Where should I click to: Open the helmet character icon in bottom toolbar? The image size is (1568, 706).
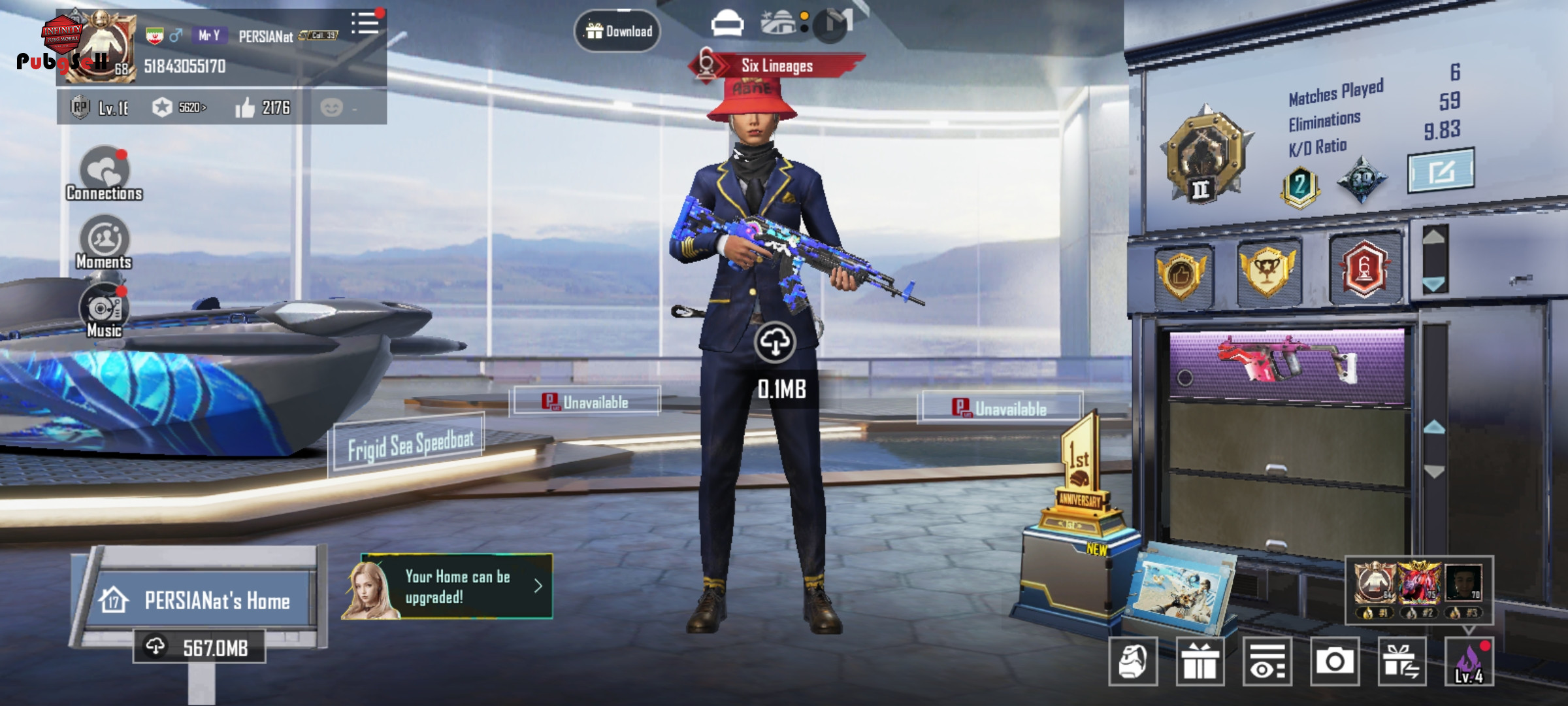tap(1133, 662)
